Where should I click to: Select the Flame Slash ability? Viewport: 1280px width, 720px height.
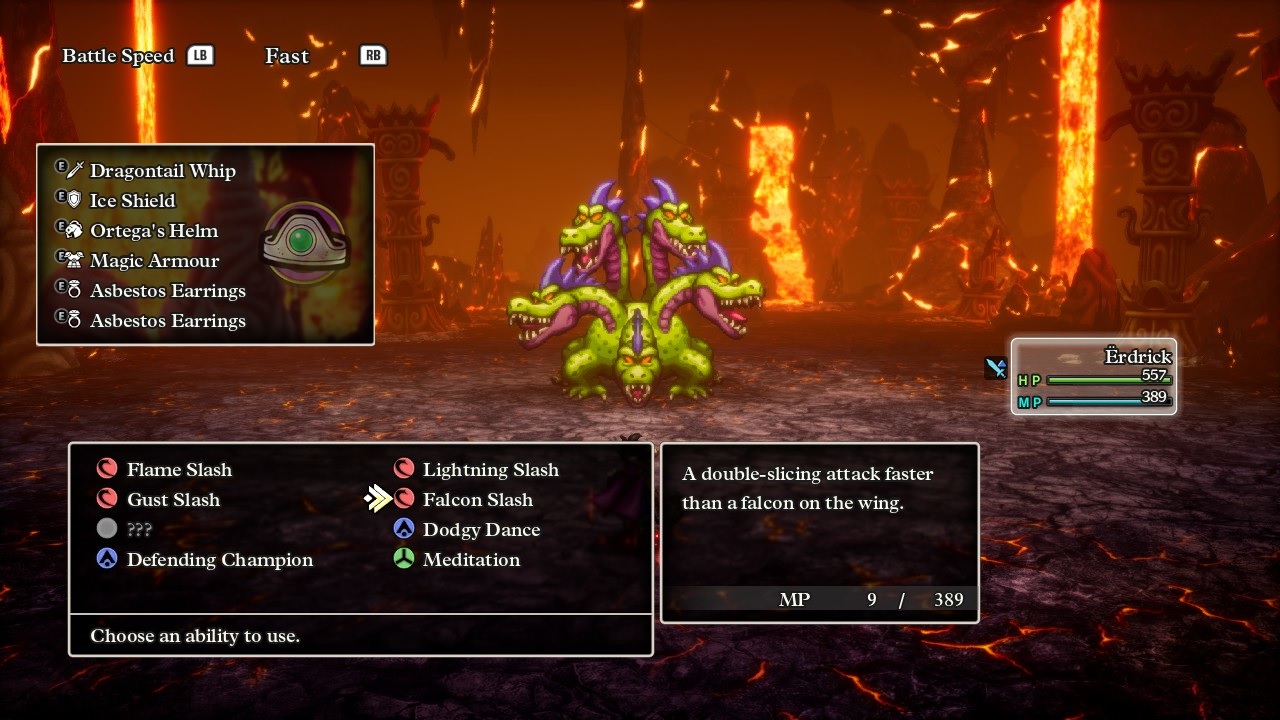click(x=178, y=470)
